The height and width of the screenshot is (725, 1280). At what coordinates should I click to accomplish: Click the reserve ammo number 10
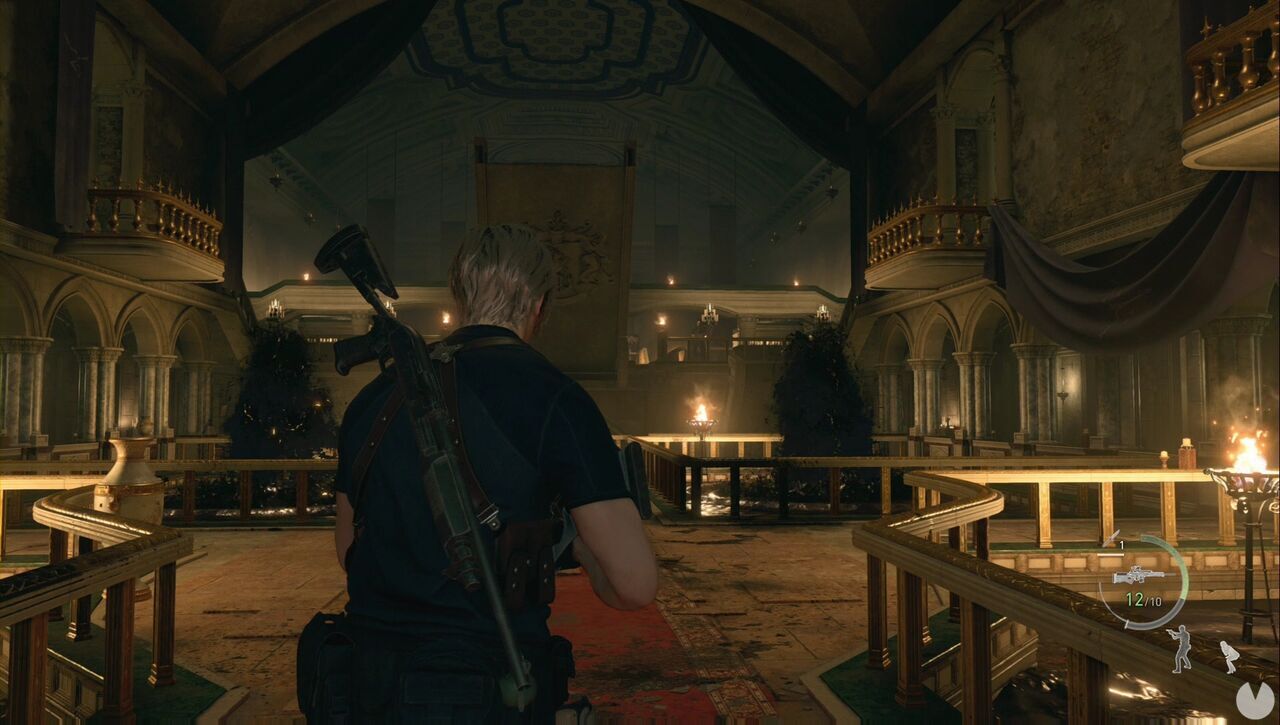1156,600
